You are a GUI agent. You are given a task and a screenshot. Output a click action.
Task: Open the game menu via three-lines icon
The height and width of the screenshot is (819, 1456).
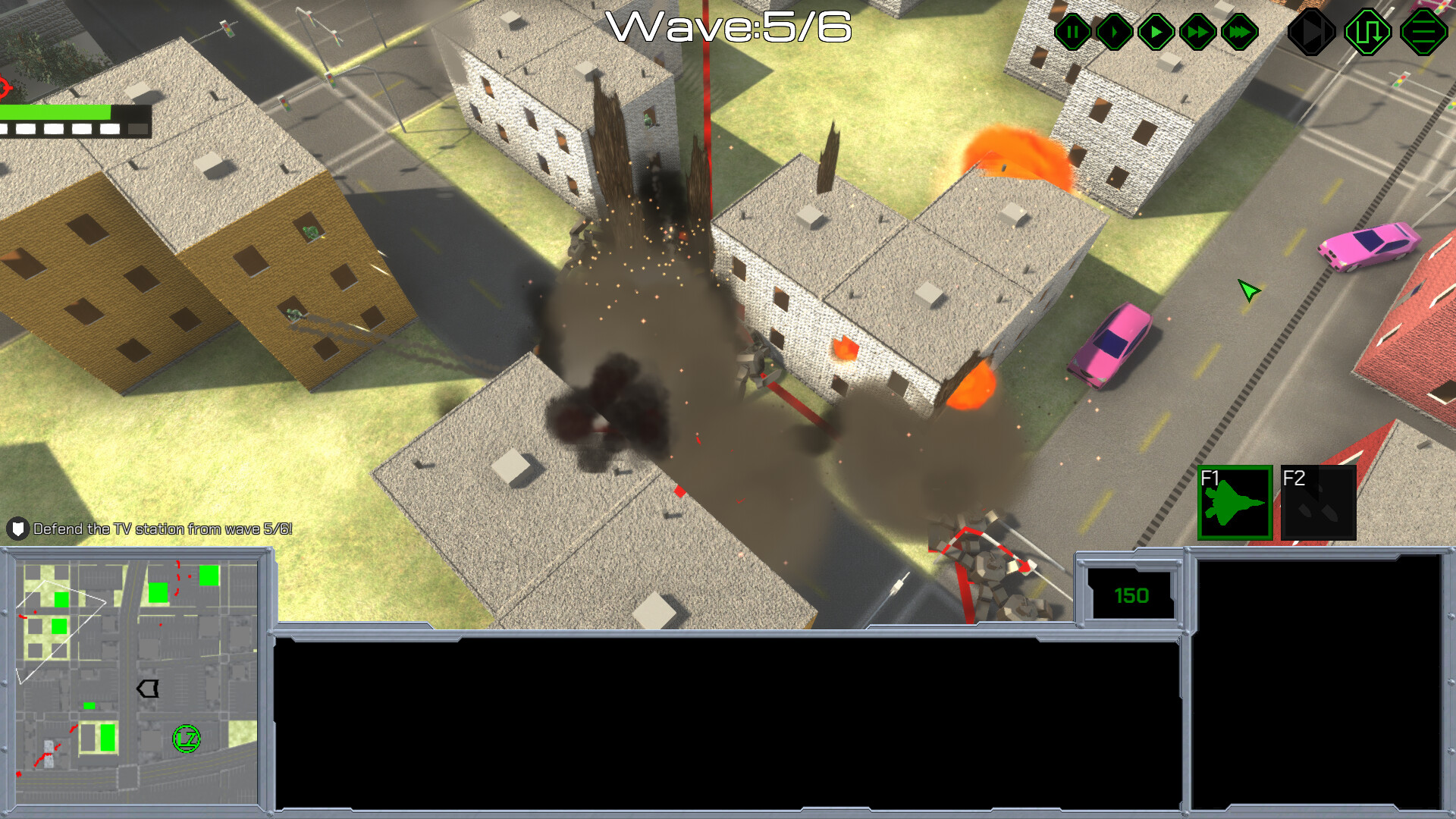click(x=1423, y=32)
